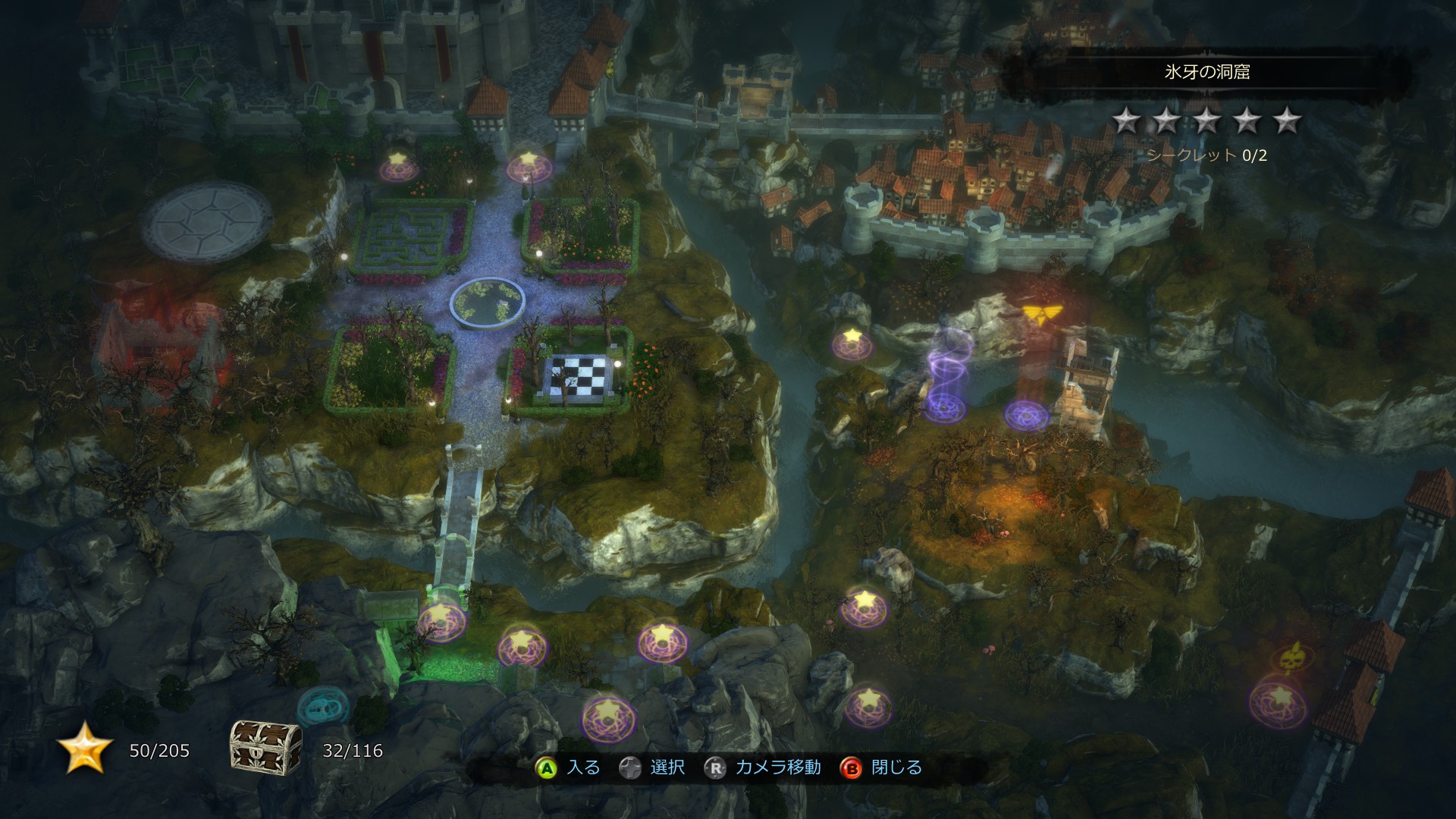Image resolution: width=1456 pixels, height=819 pixels.
Task: Select the level marker with the swirling purple beam
Action: point(945,408)
